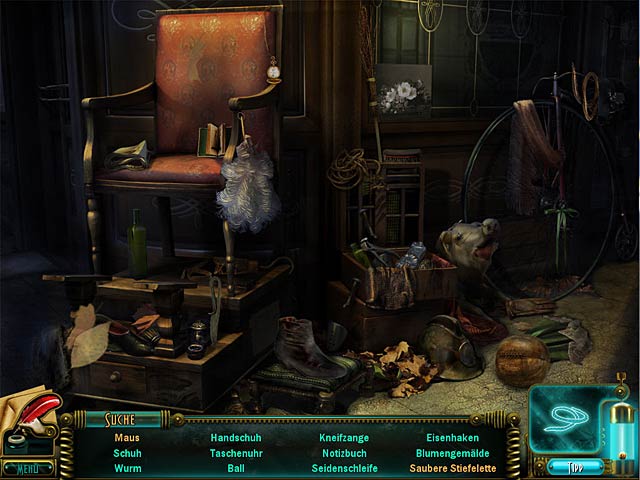Open the Menu button
This screenshot has height=480, width=640.
point(27,468)
